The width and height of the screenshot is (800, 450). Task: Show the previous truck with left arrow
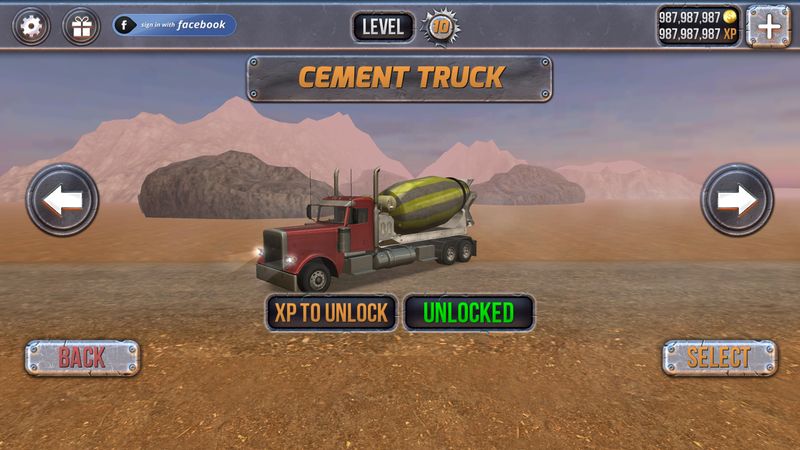pyautogui.click(x=62, y=200)
